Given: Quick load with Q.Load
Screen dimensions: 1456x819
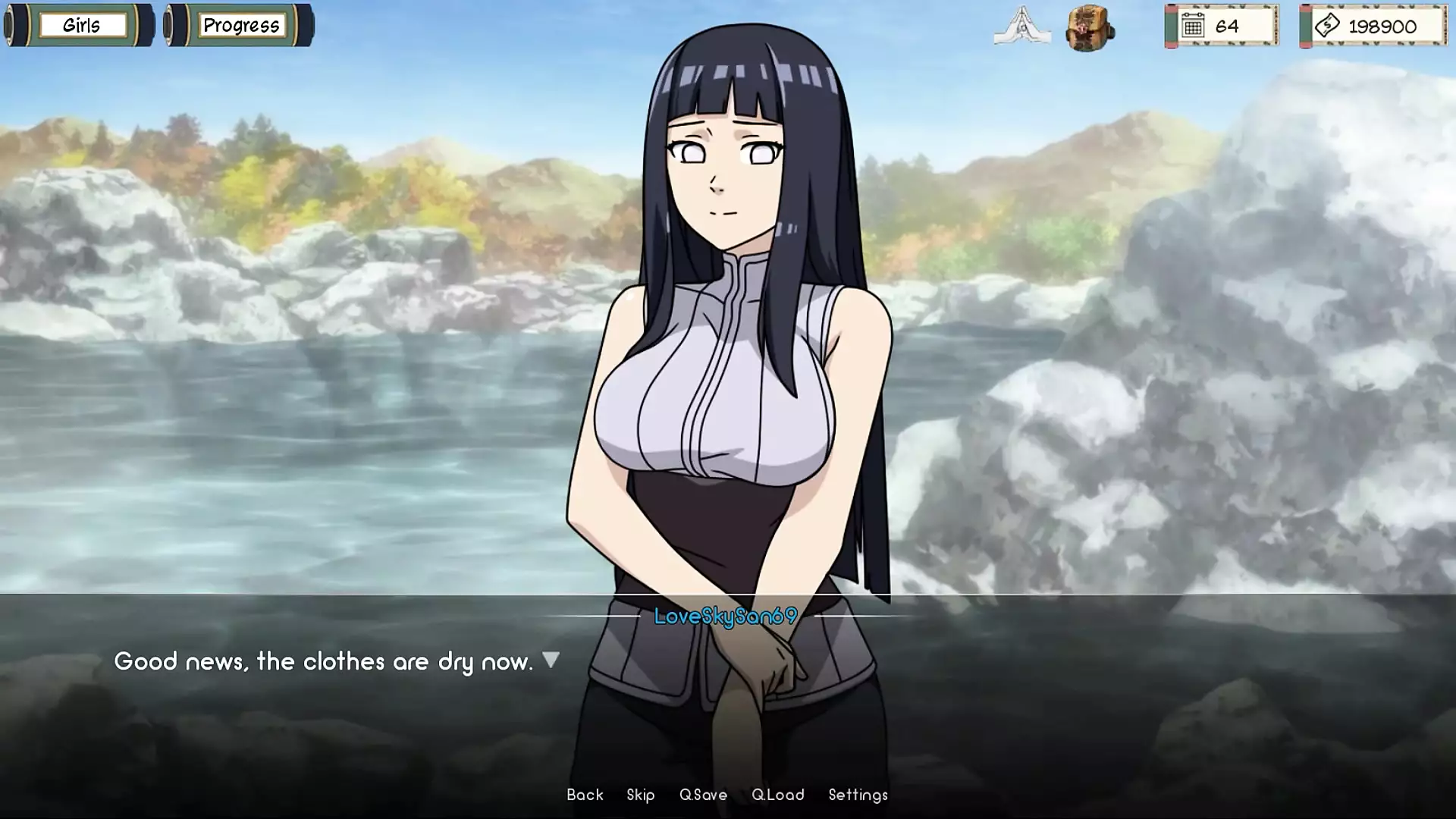Looking at the screenshot, I should (x=778, y=795).
